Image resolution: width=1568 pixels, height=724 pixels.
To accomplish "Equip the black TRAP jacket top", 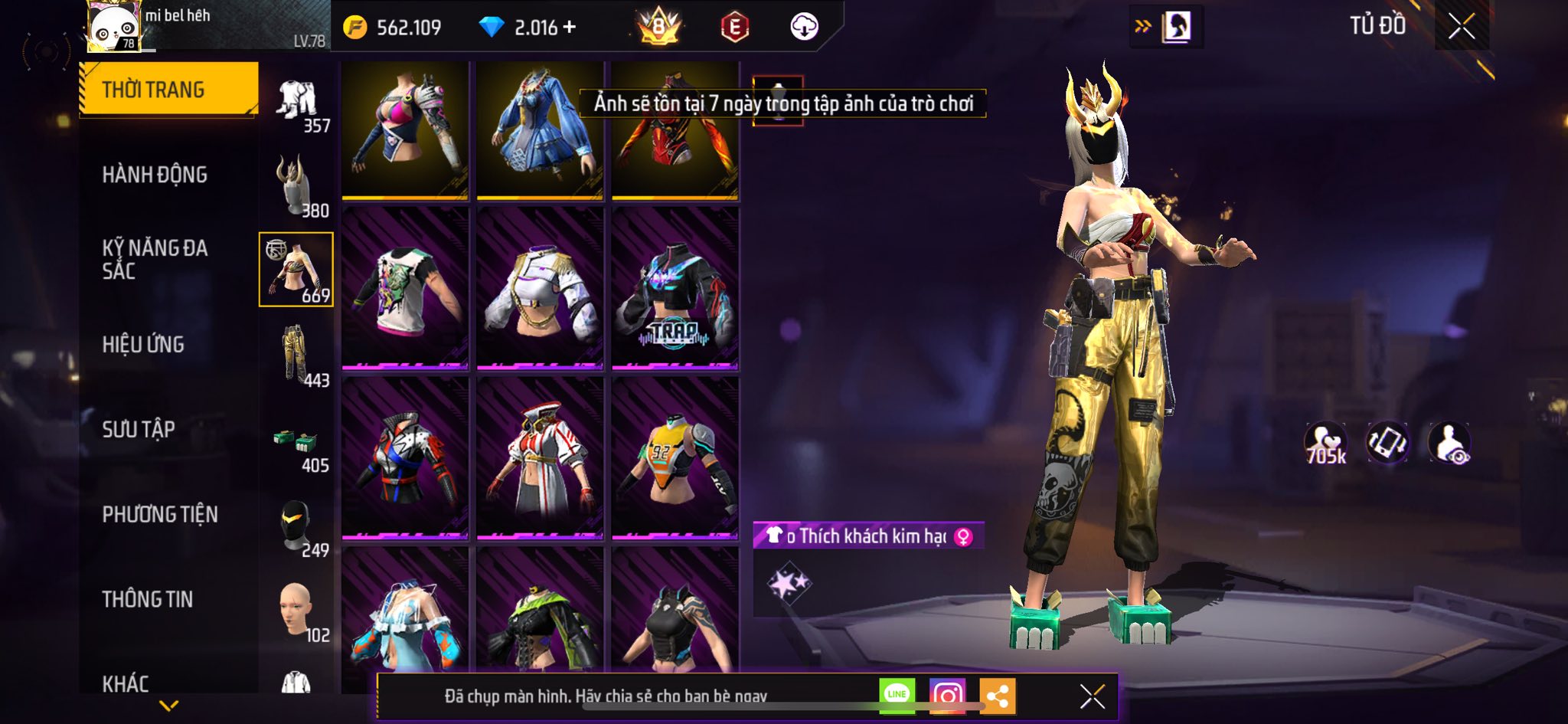I will coord(675,288).
